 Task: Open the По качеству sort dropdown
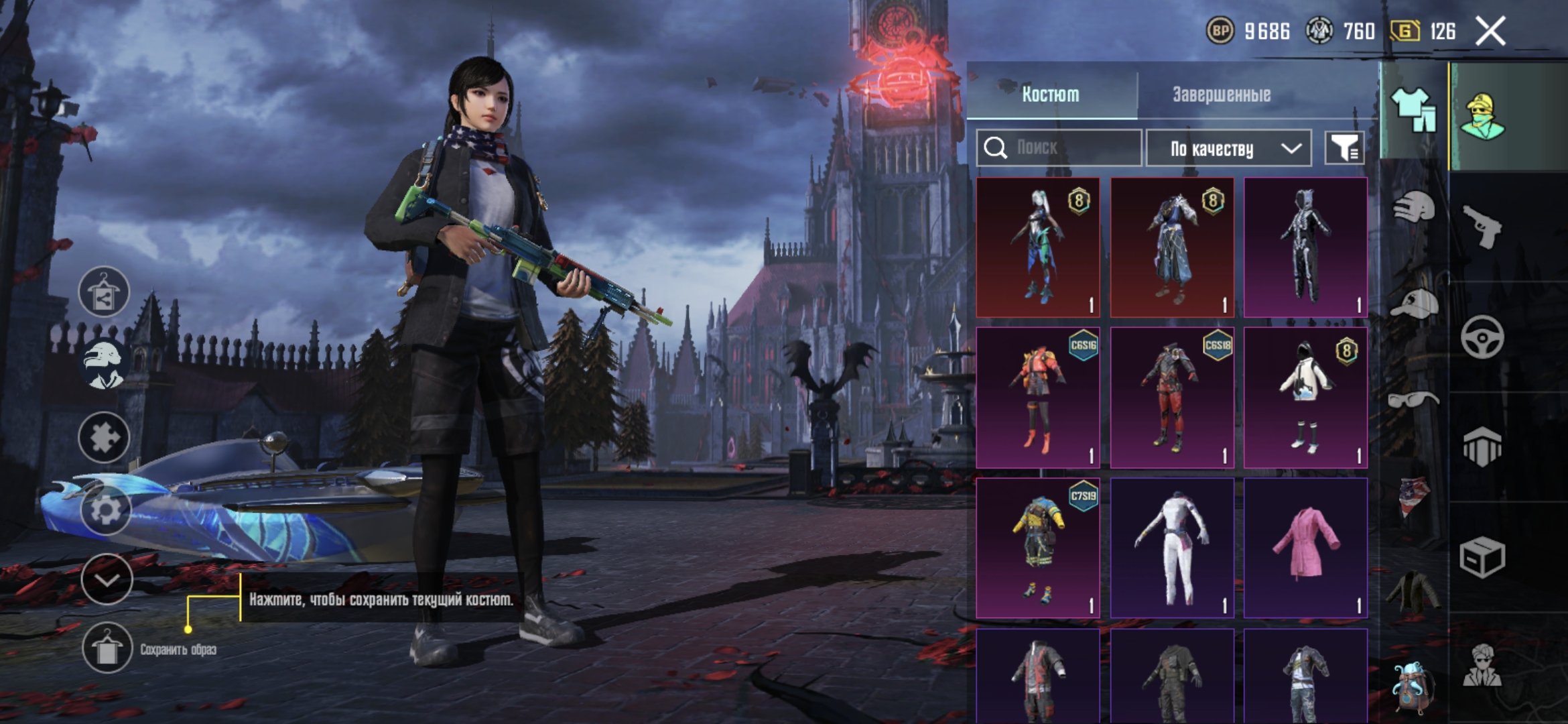click(x=1228, y=148)
